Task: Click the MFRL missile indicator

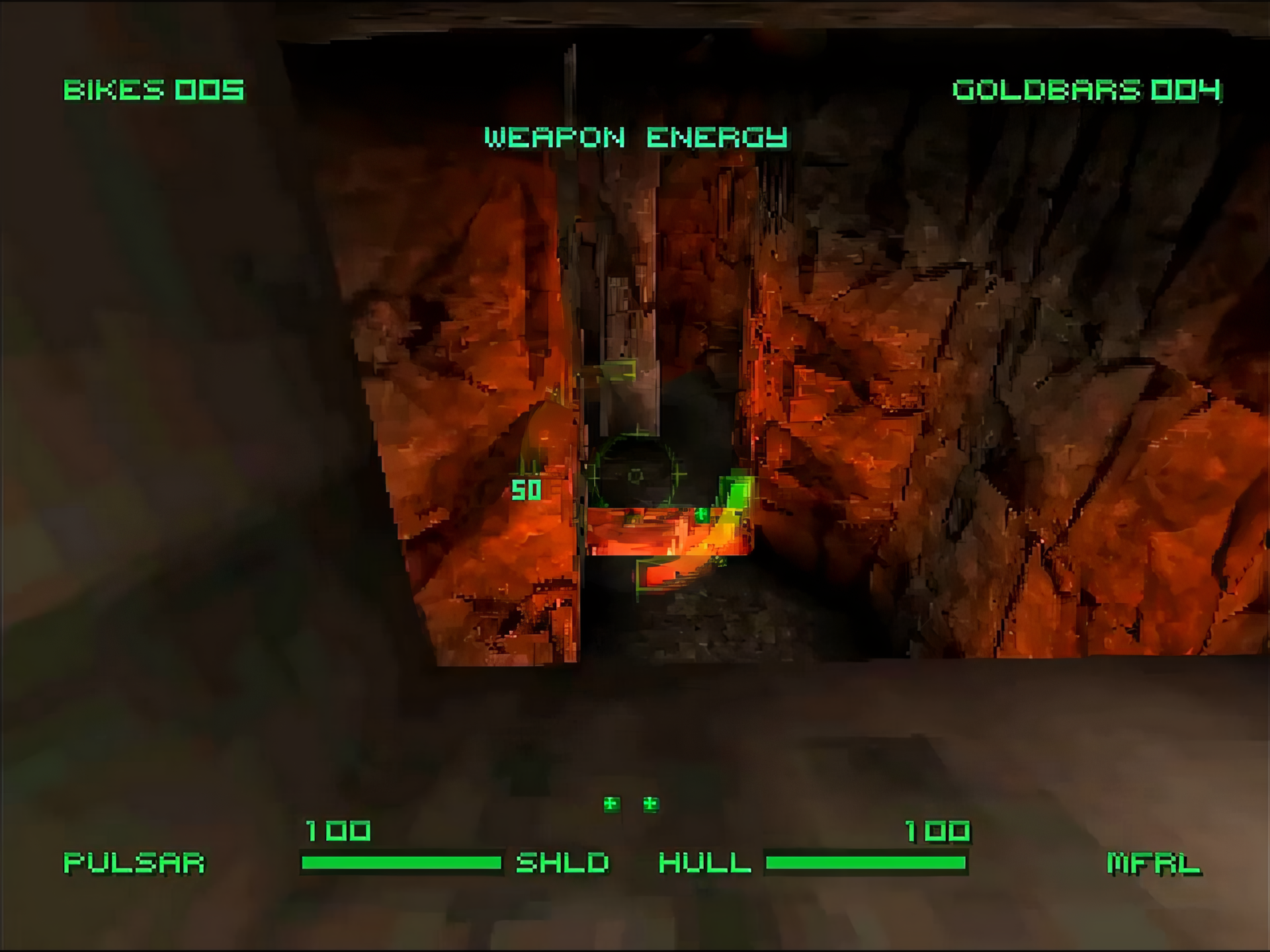Action: click(1154, 861)
